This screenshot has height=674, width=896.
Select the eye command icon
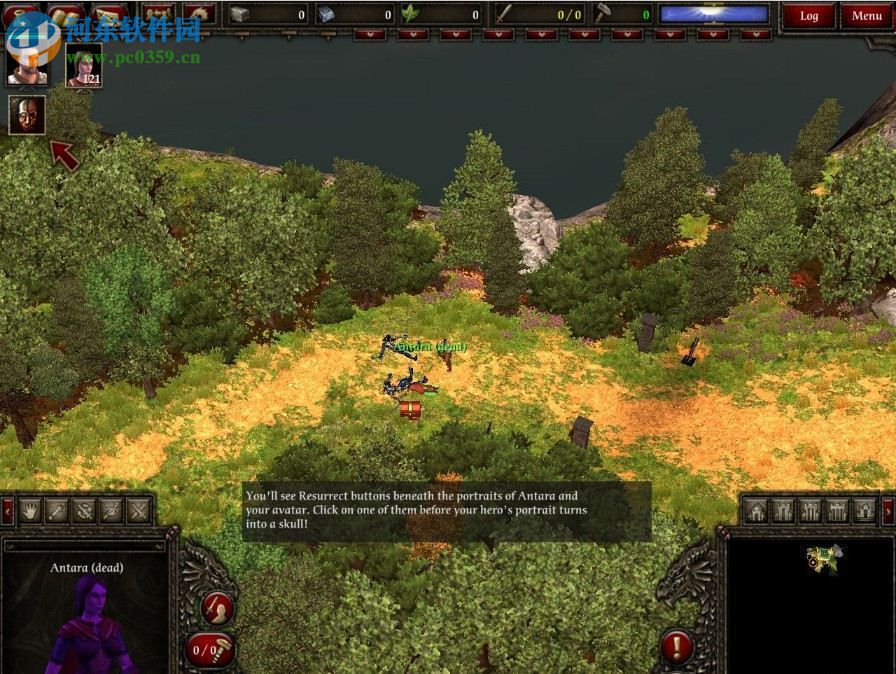111,511
